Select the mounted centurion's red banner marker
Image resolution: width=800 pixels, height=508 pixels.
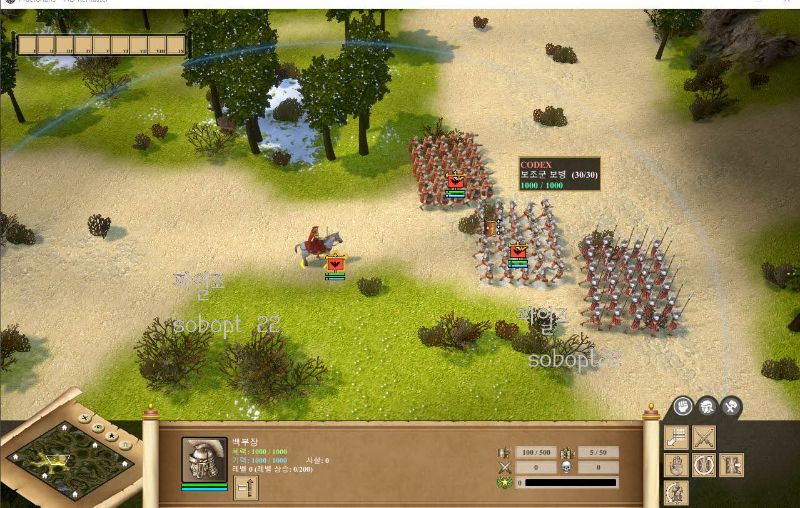pos(335,264)
